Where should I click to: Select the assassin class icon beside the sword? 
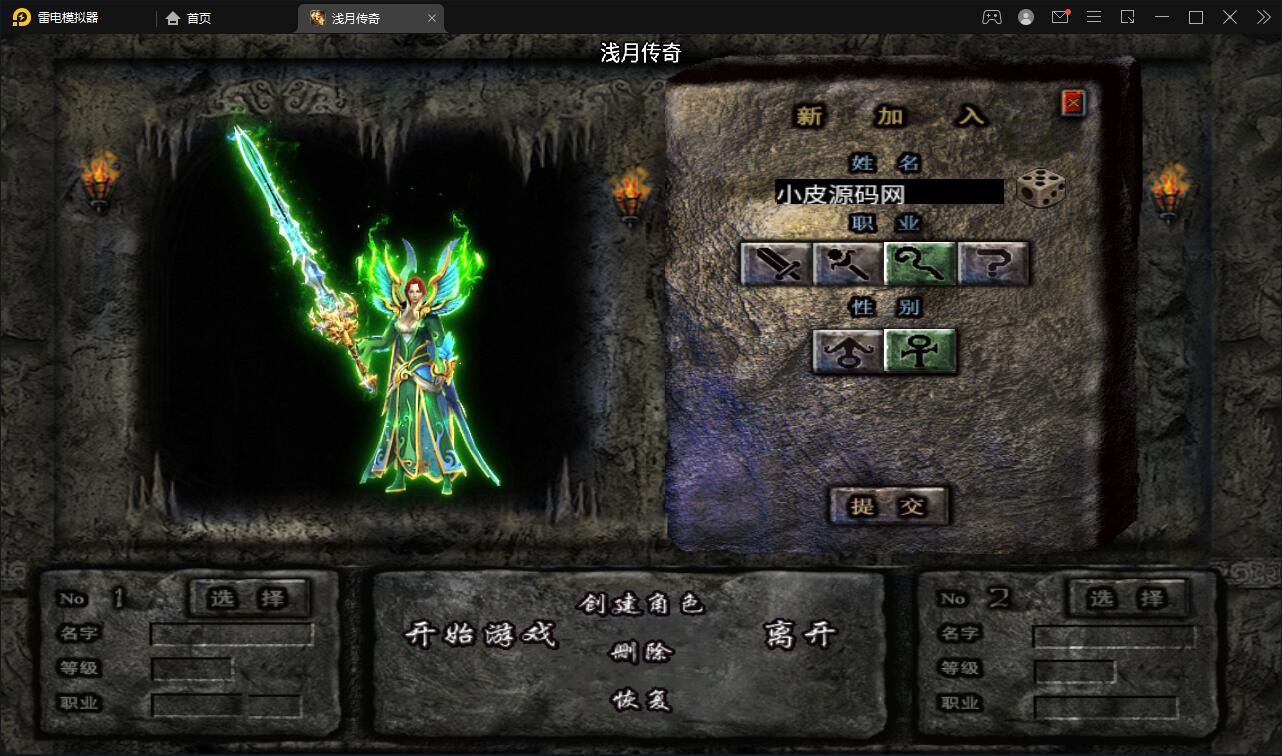tap(845, 263)
